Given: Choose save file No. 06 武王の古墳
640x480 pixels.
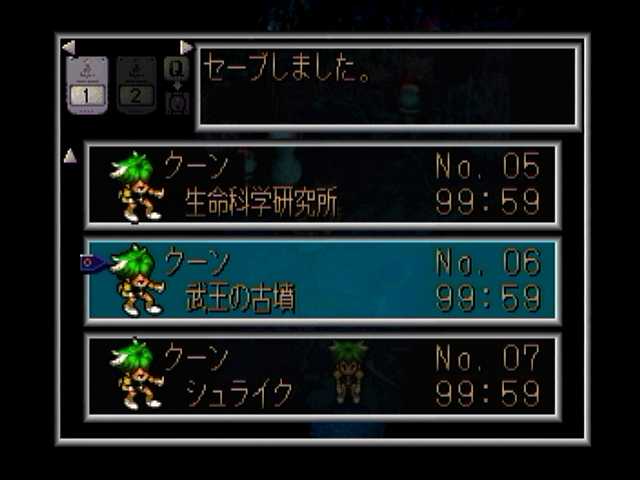Looking at the screenshot, I should [x=322, y=280].
